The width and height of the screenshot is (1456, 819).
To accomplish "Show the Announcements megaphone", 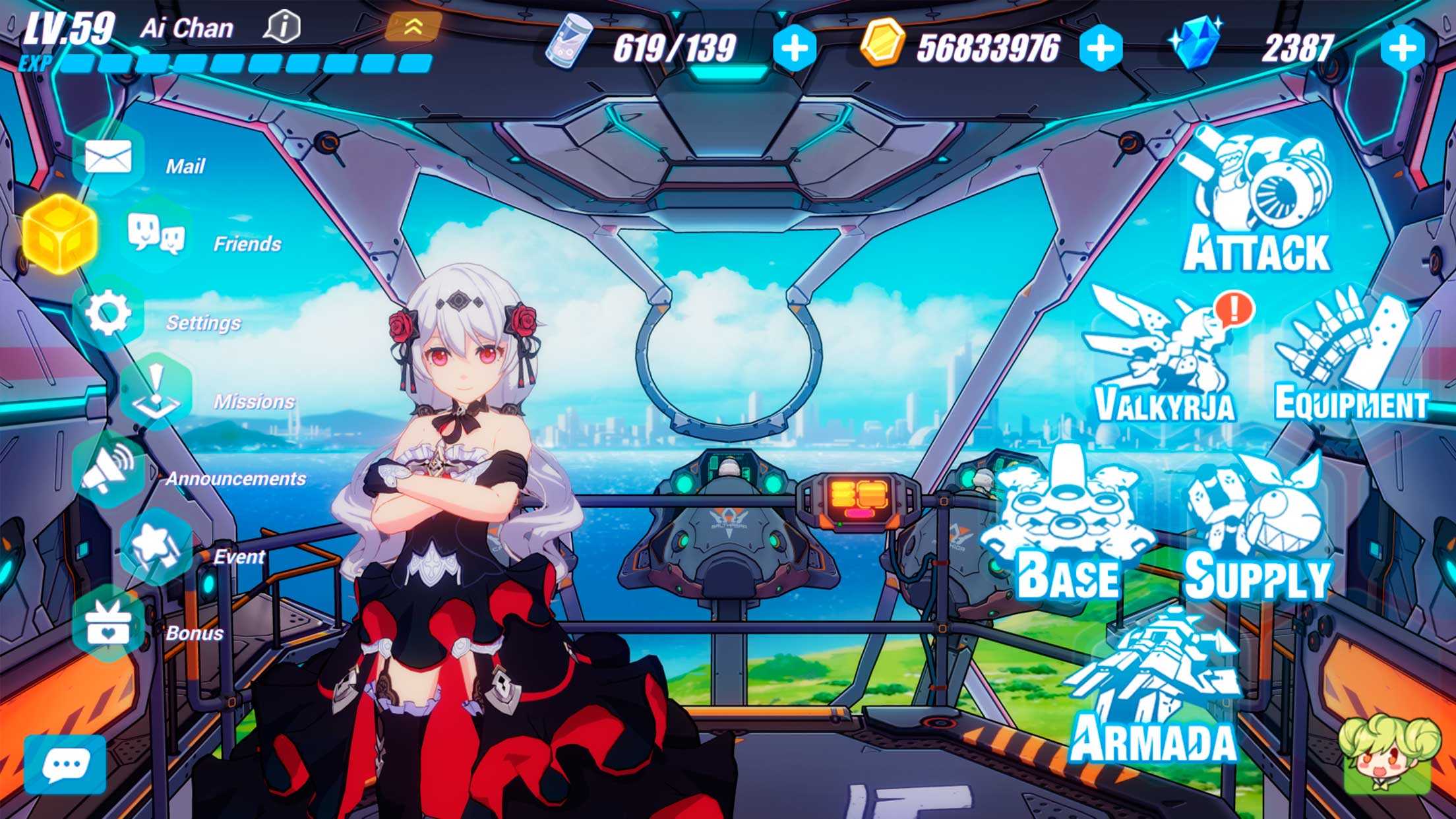I will pos(108,469).
